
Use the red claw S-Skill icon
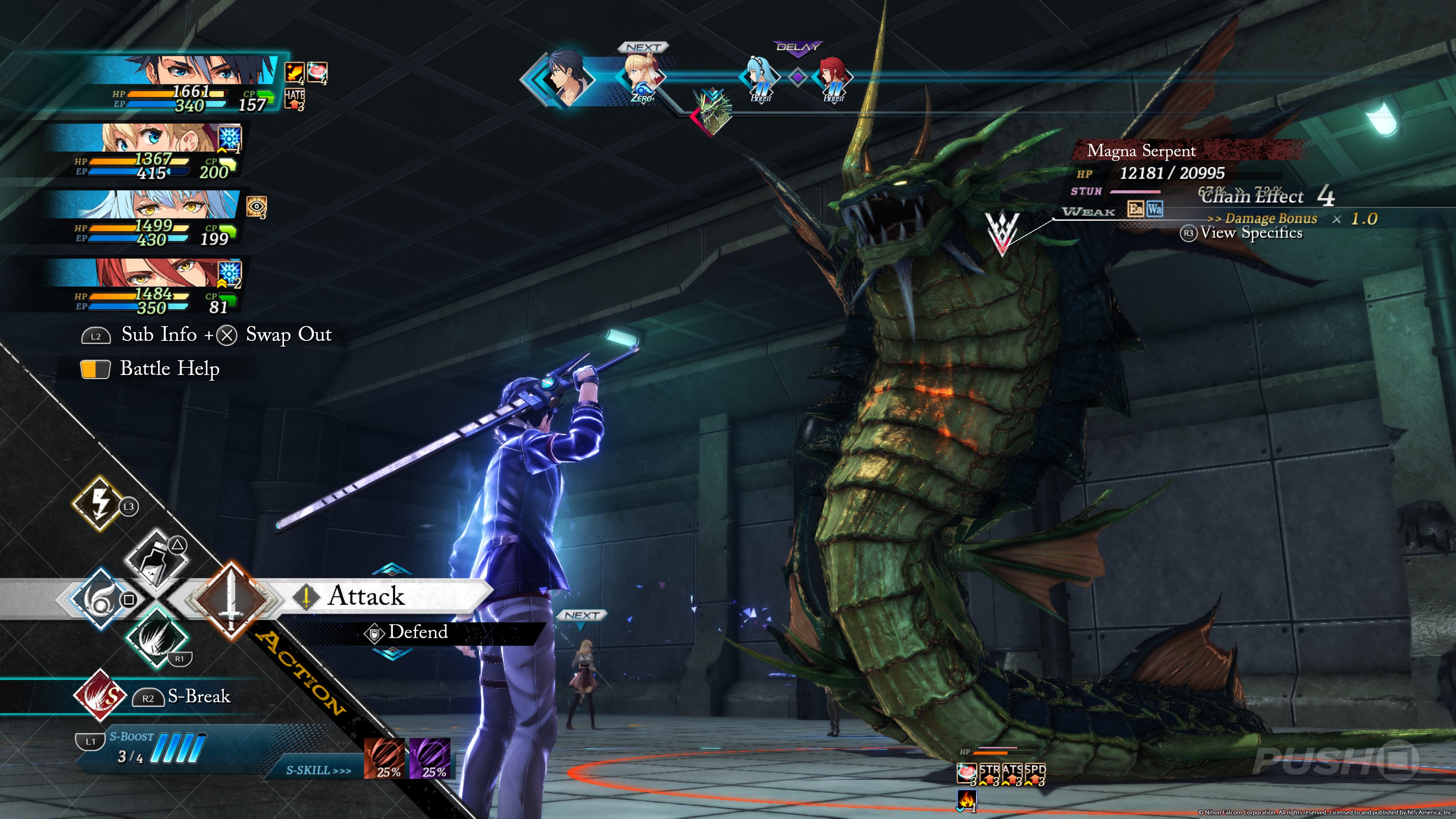click(x=384, y=758)
